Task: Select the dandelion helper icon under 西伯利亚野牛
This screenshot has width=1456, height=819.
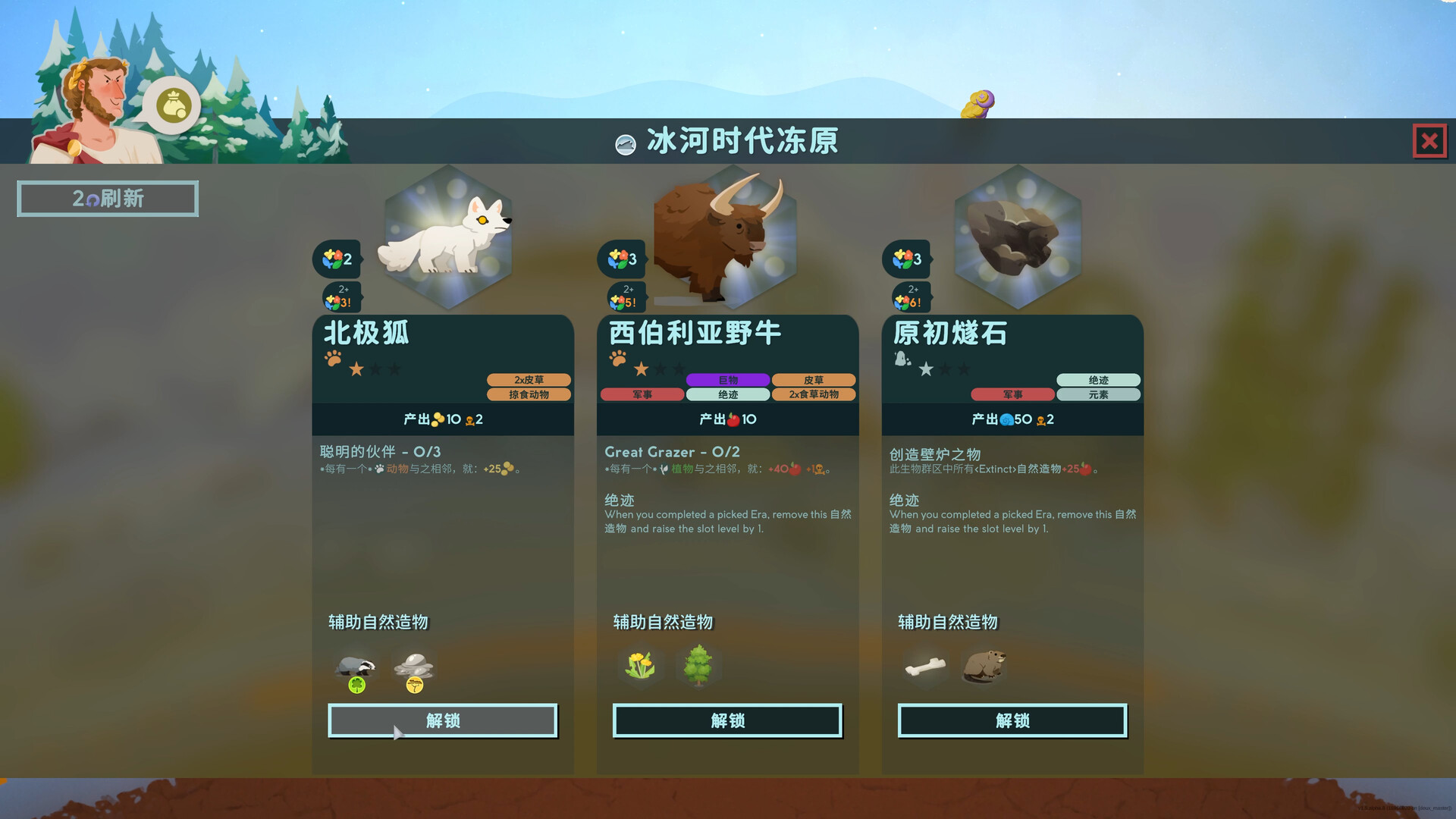Action: (641, 666)
